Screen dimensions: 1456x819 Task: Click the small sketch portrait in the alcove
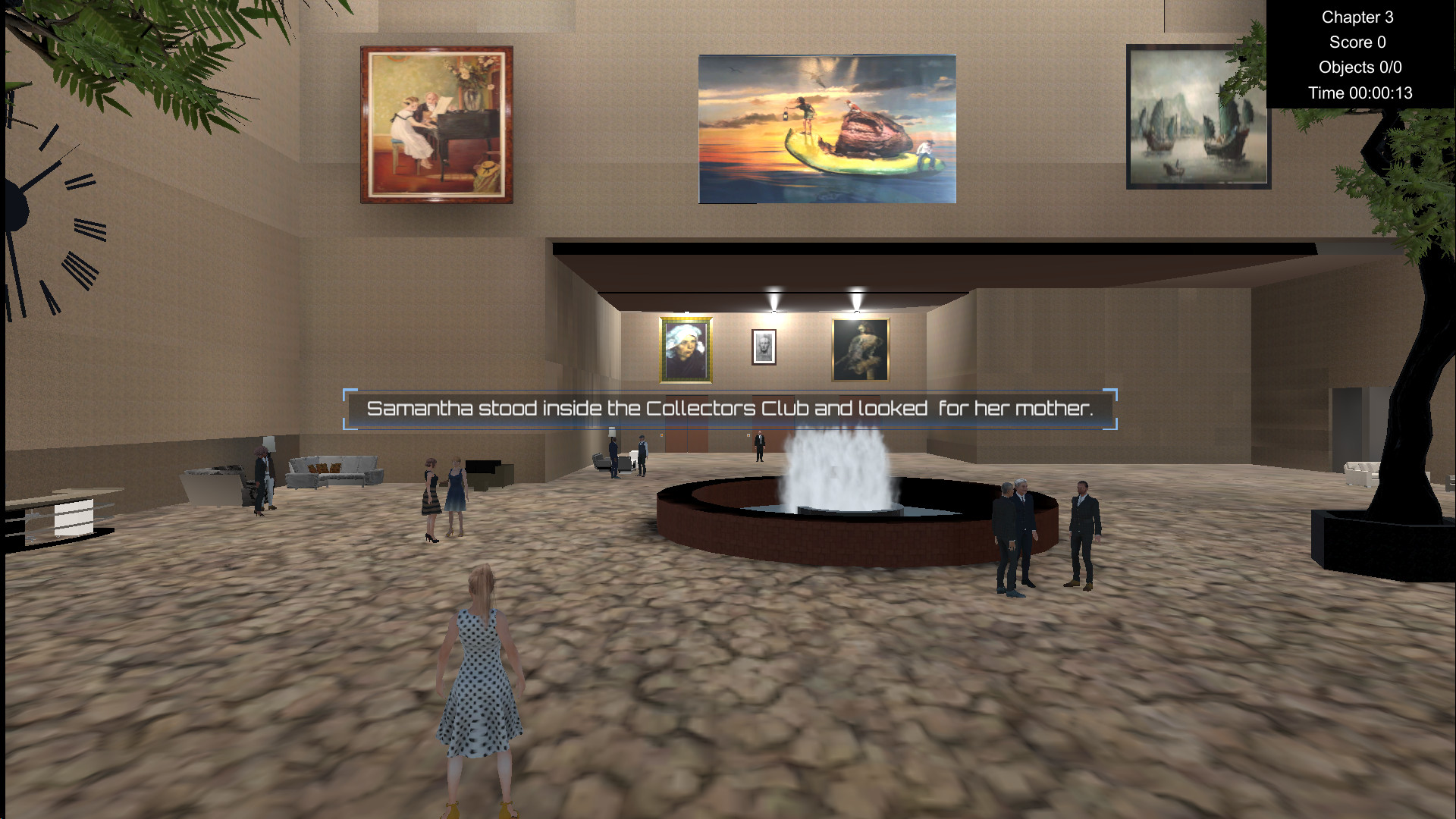[x=763, y=345]
